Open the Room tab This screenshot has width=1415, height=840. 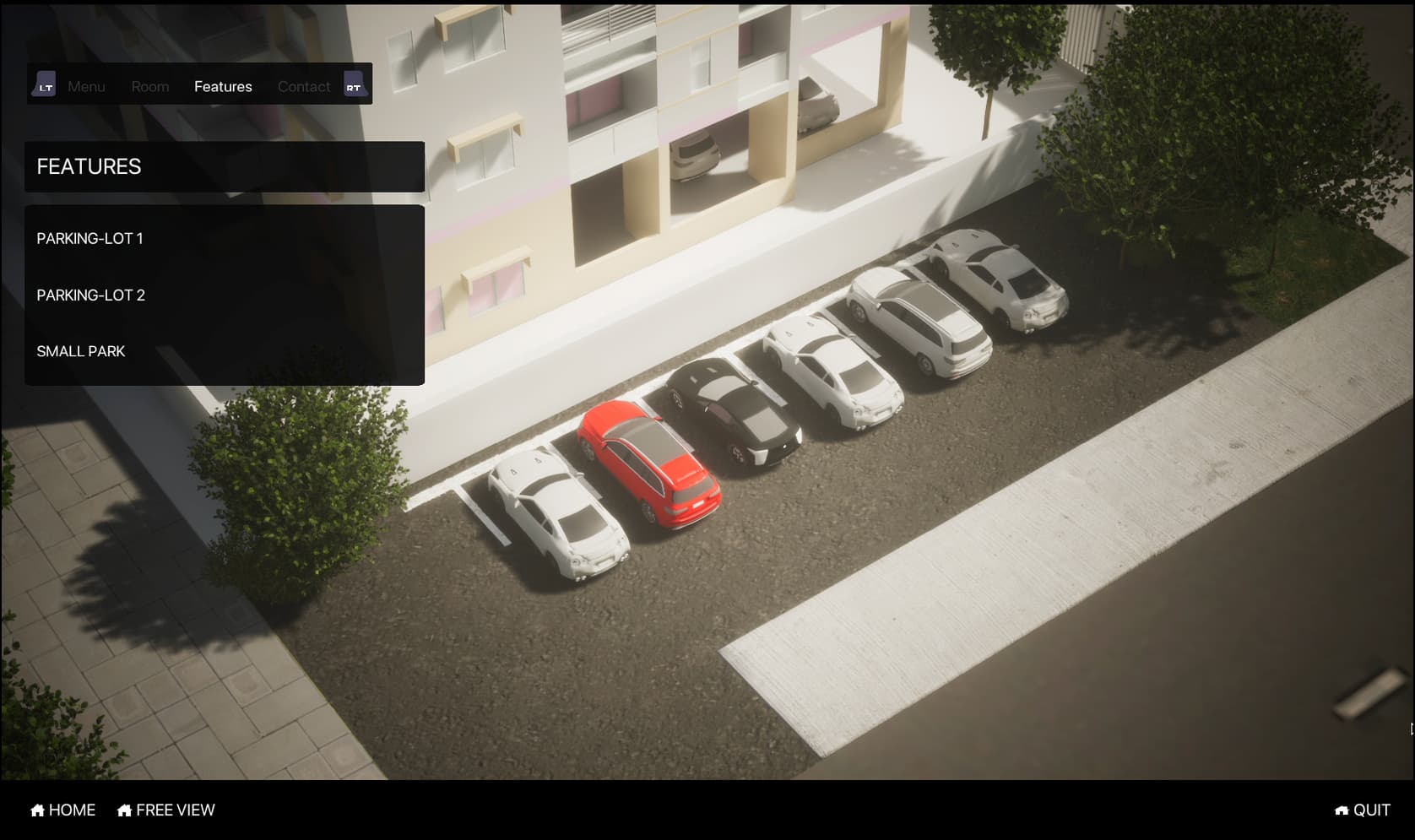150,86
